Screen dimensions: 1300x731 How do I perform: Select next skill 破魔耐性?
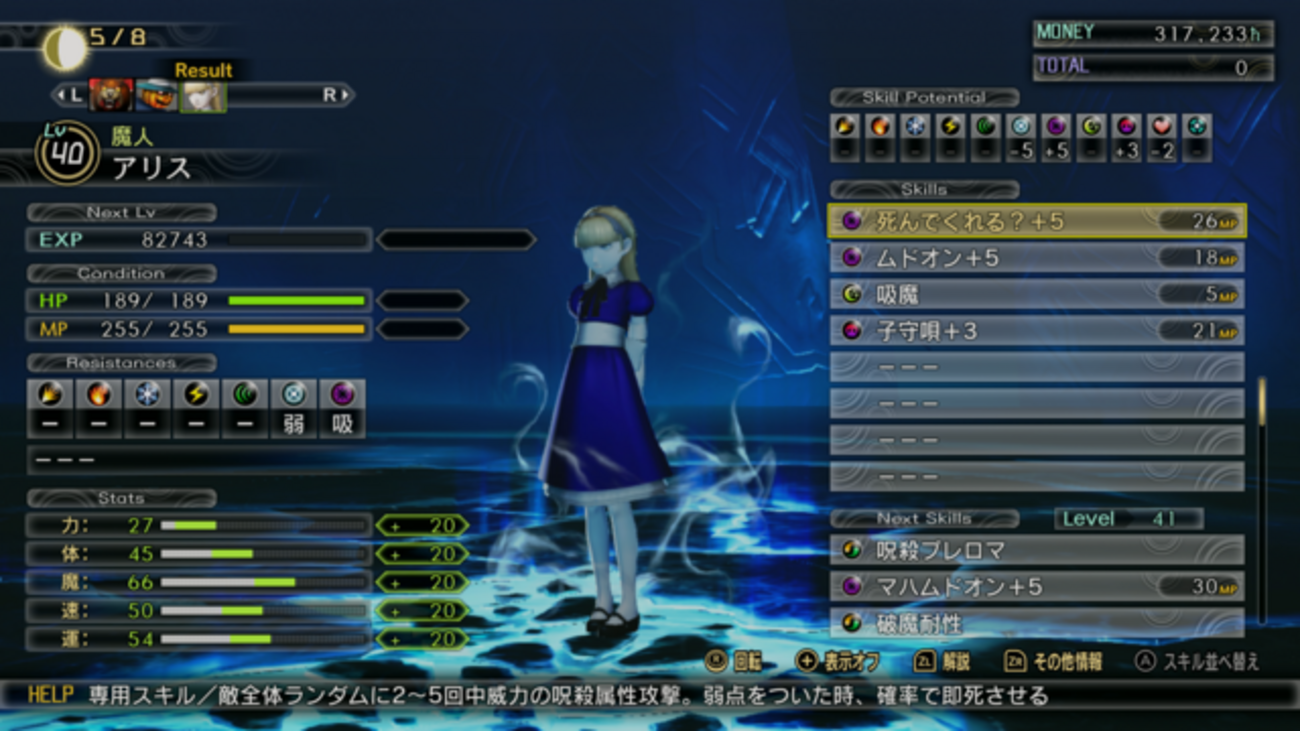tap(1036, 623)
